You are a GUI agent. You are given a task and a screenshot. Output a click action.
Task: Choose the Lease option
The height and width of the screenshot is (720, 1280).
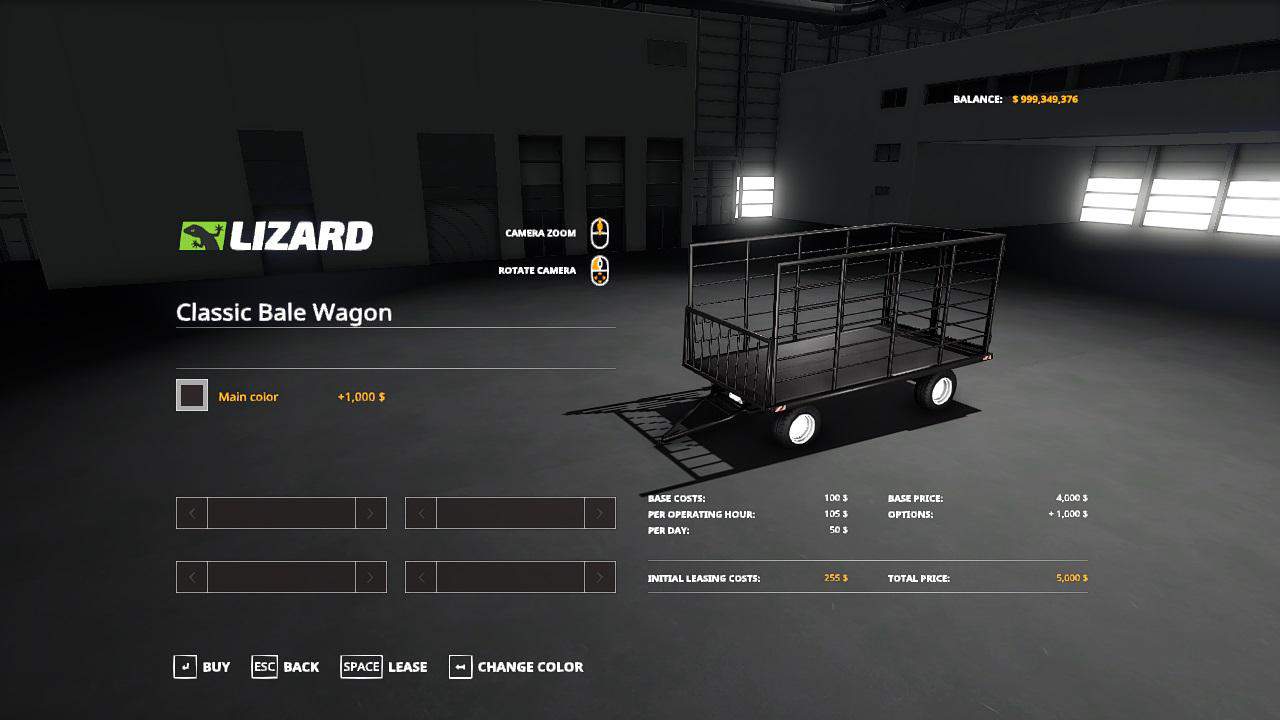click(385, 667)
